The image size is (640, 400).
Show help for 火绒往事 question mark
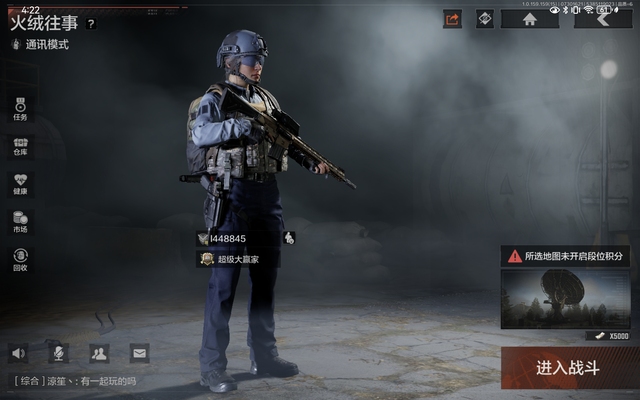coord(91,23)
